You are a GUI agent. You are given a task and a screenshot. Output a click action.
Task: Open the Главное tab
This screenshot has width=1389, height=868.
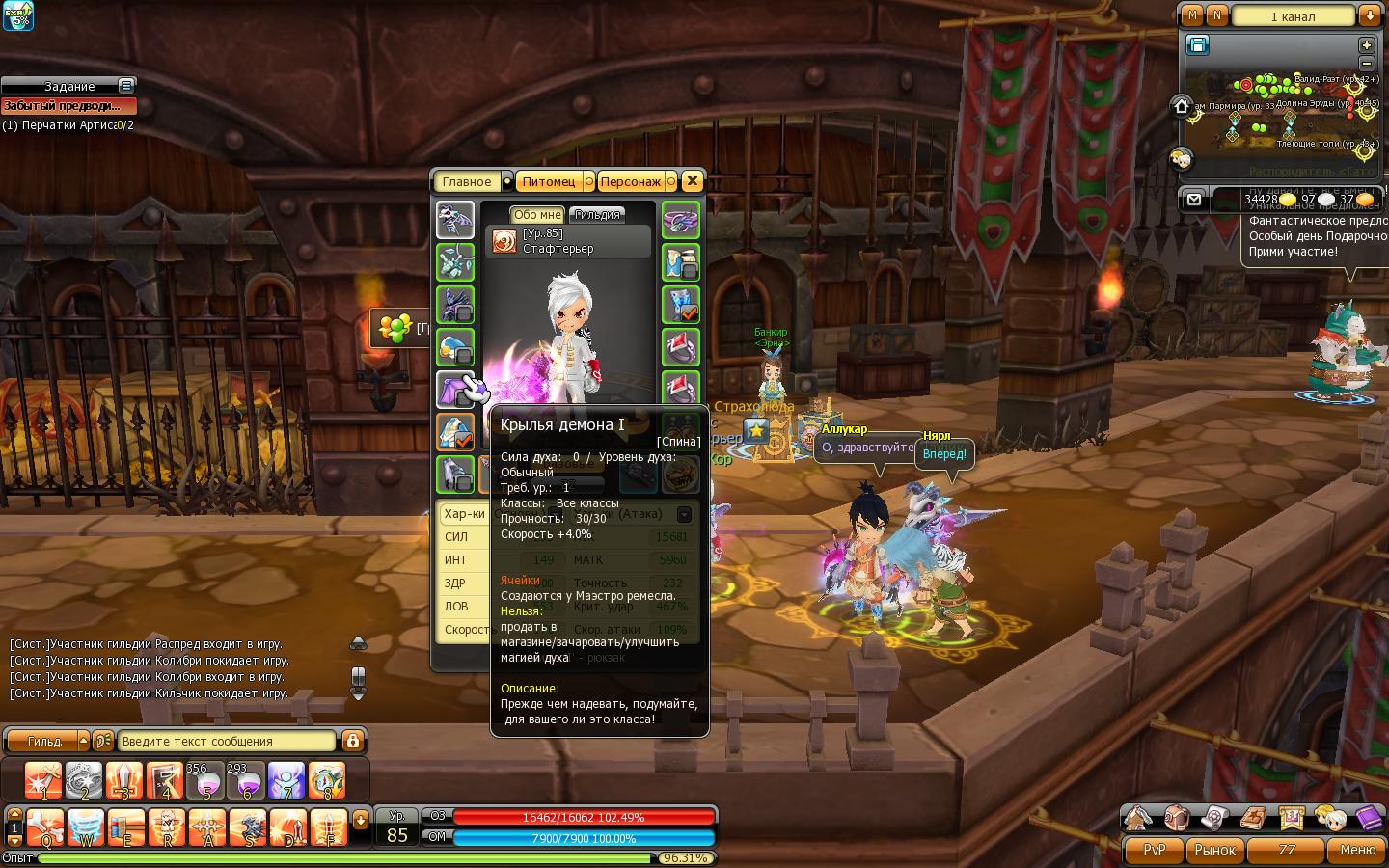(x=466, y=181)
